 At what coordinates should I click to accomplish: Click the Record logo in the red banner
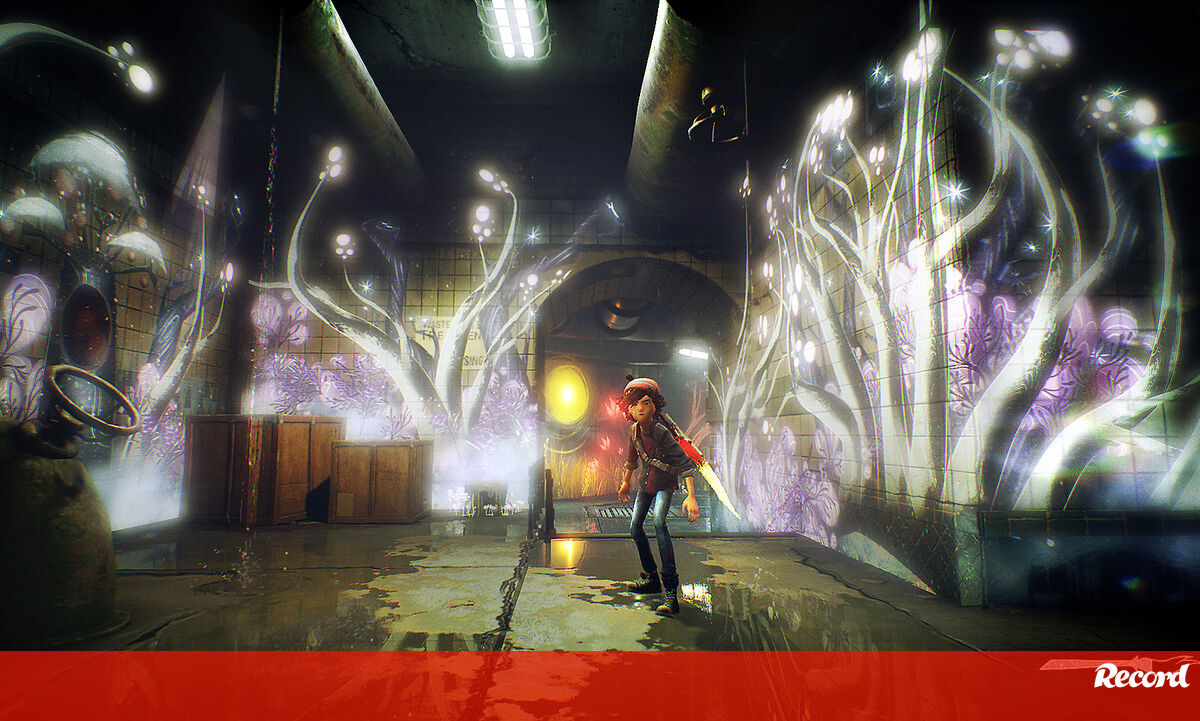[1141, 676]
